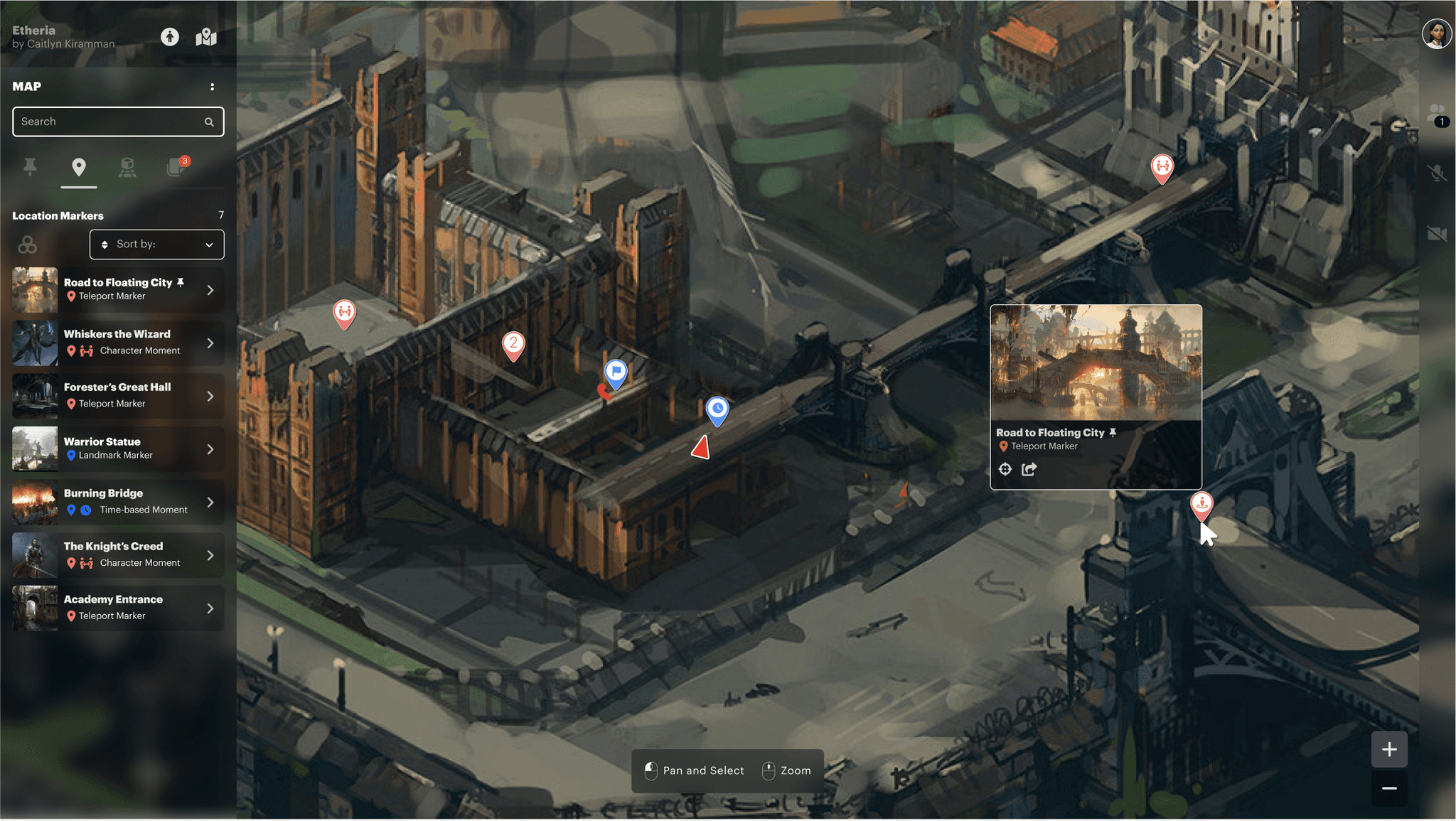Screen dimensions: 1456x821
Task: Zoom in with the plus button
Action: (x=1389, y=749)
